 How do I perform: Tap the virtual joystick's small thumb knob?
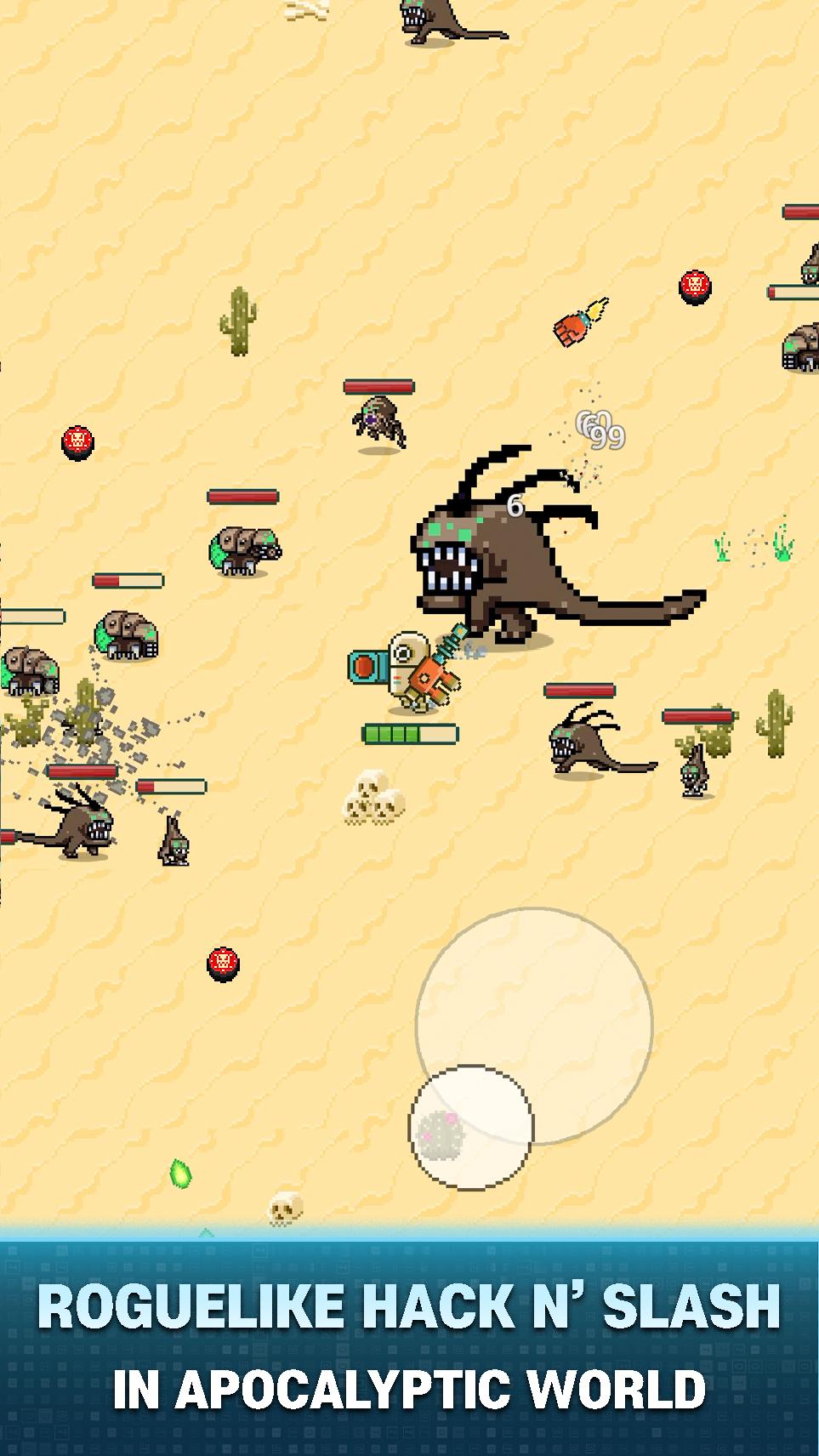[470, 1127]
